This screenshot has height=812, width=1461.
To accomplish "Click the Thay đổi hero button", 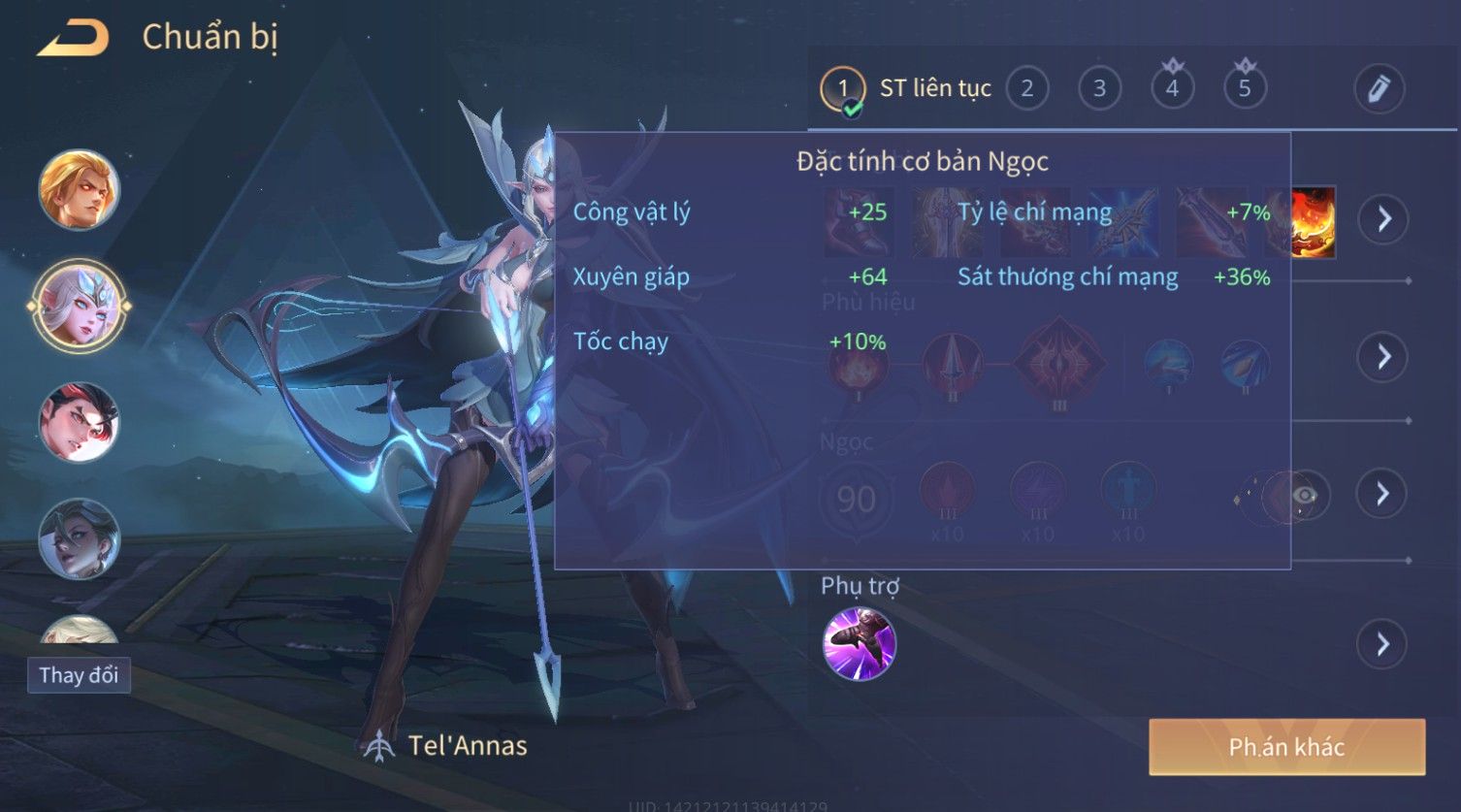I will [x=79, y=675].
